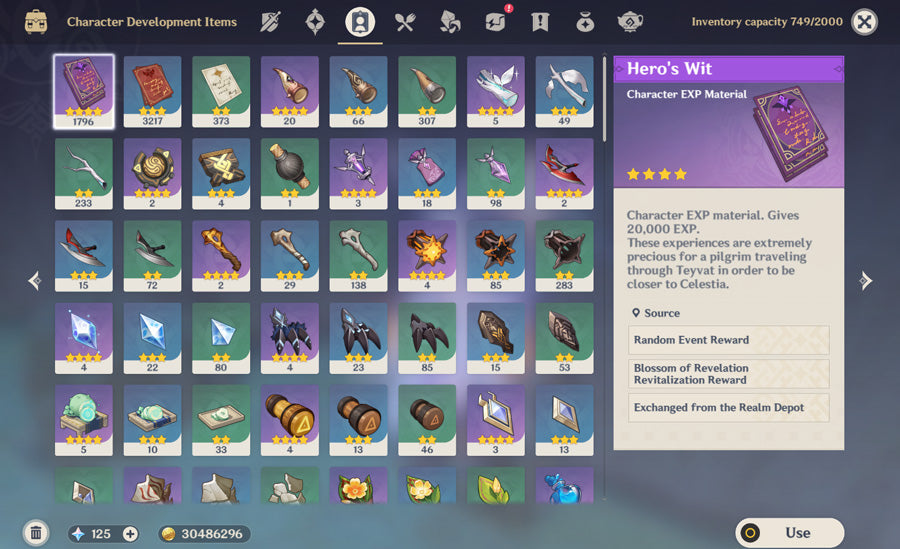Go to the next page with the right arrow
The height and width of the screenshot is (549, 900).
(866, 281)
